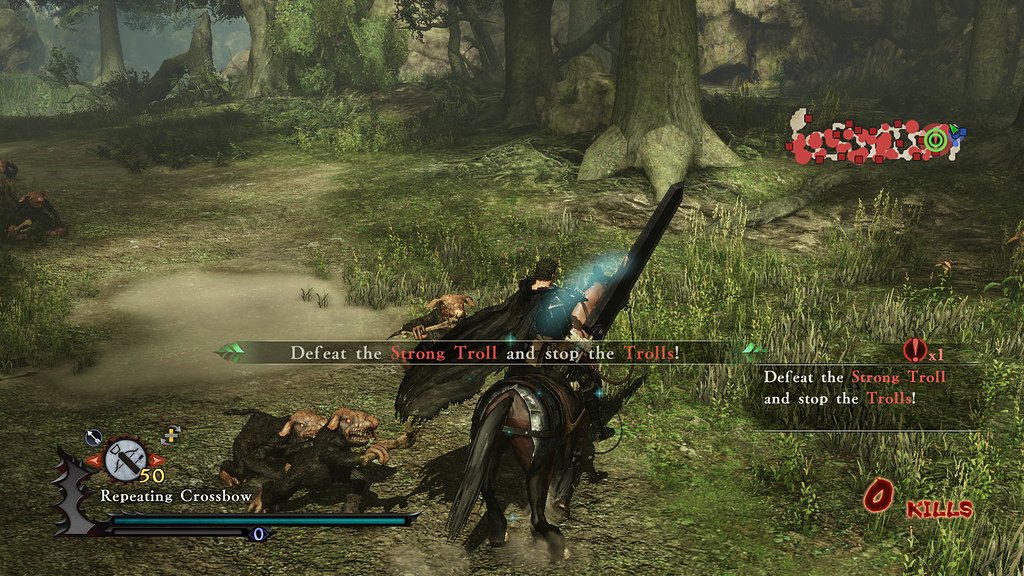Image resolution: width=1024 pixels, height=576 pixels.
Task: Click the red mission alert exclamation icon
Action: [x=914, y=350]
